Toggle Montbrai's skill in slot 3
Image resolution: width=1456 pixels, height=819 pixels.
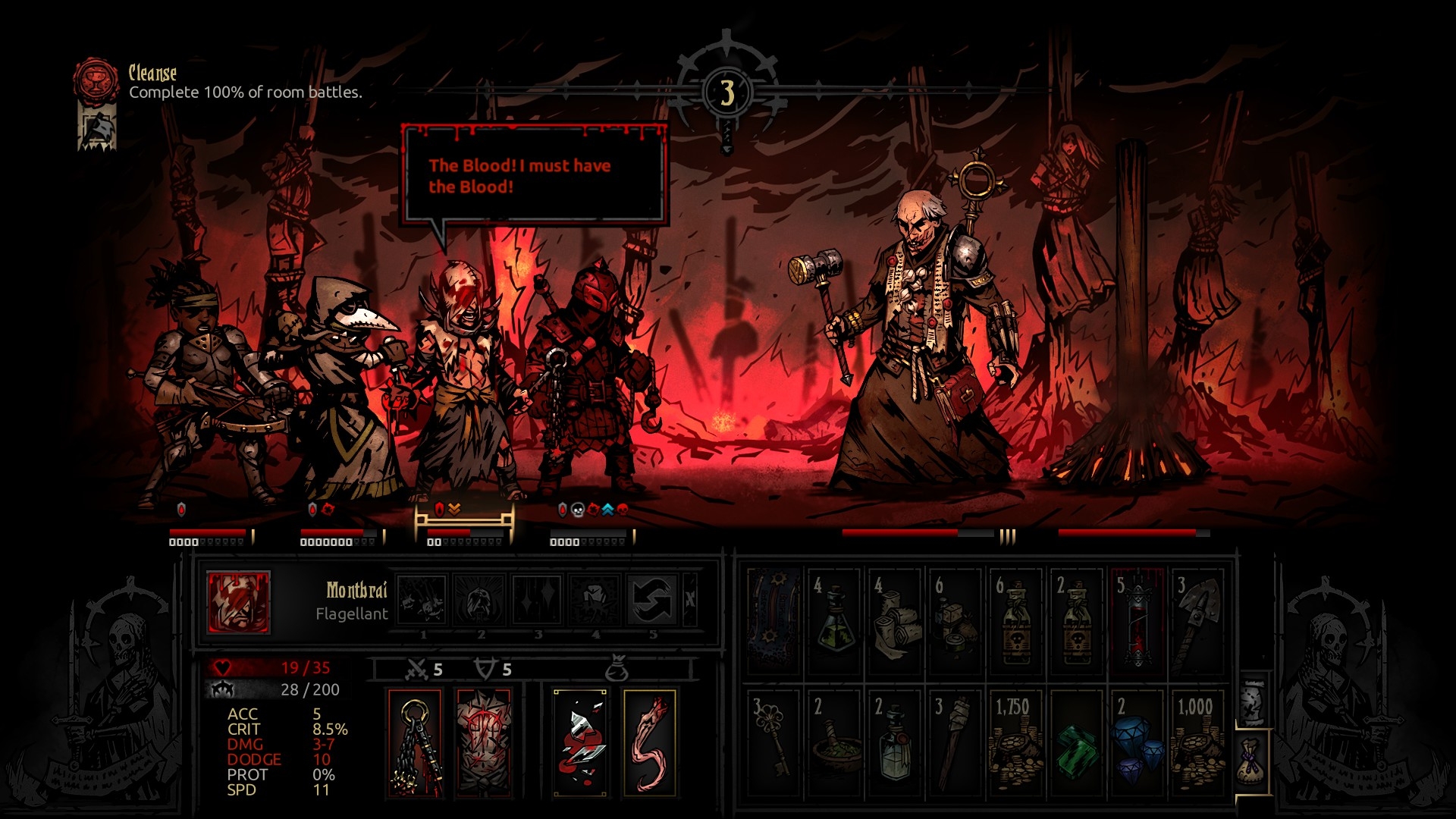point(538,599)
